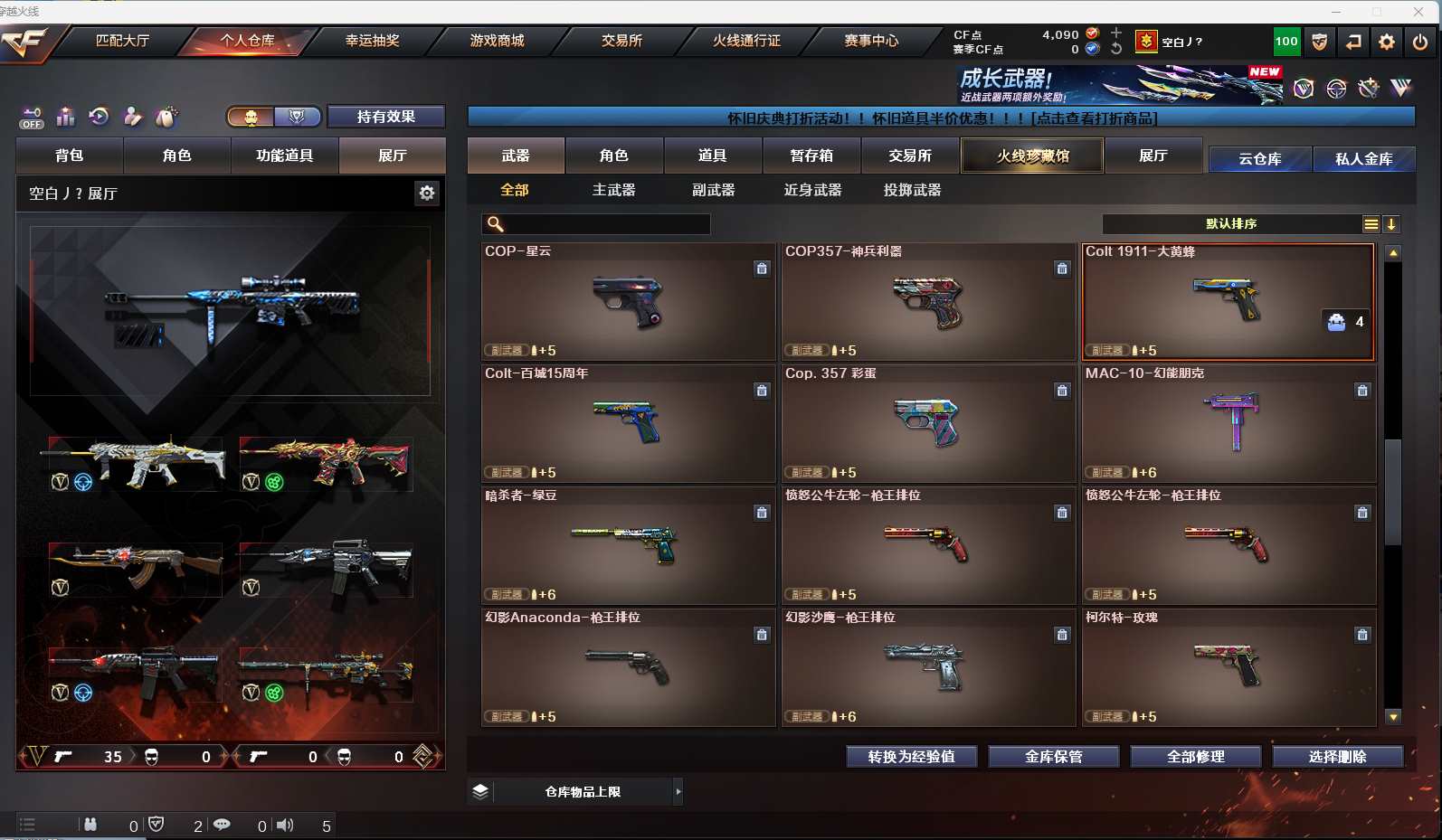Pick the 柯尔特-玫瑰 pistol

[1229, 667]
